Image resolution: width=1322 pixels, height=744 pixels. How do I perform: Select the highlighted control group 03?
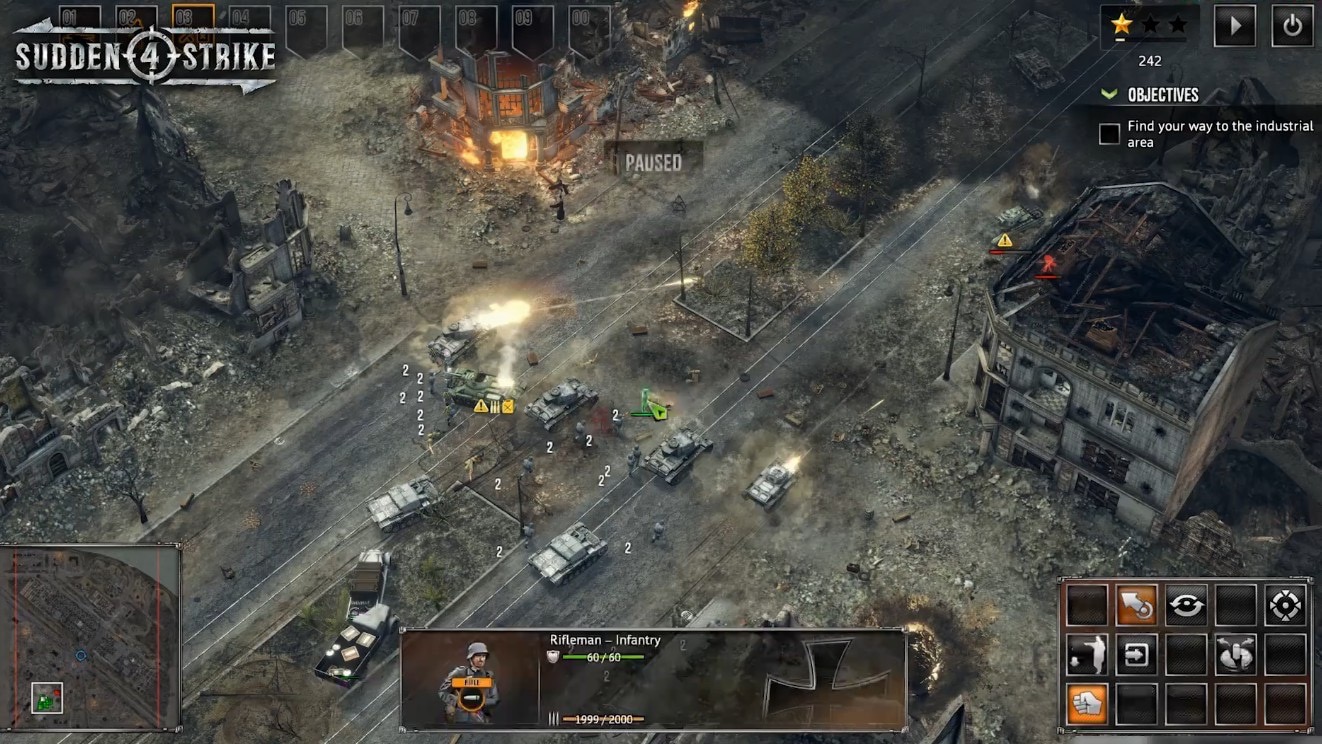pos(193,18)
